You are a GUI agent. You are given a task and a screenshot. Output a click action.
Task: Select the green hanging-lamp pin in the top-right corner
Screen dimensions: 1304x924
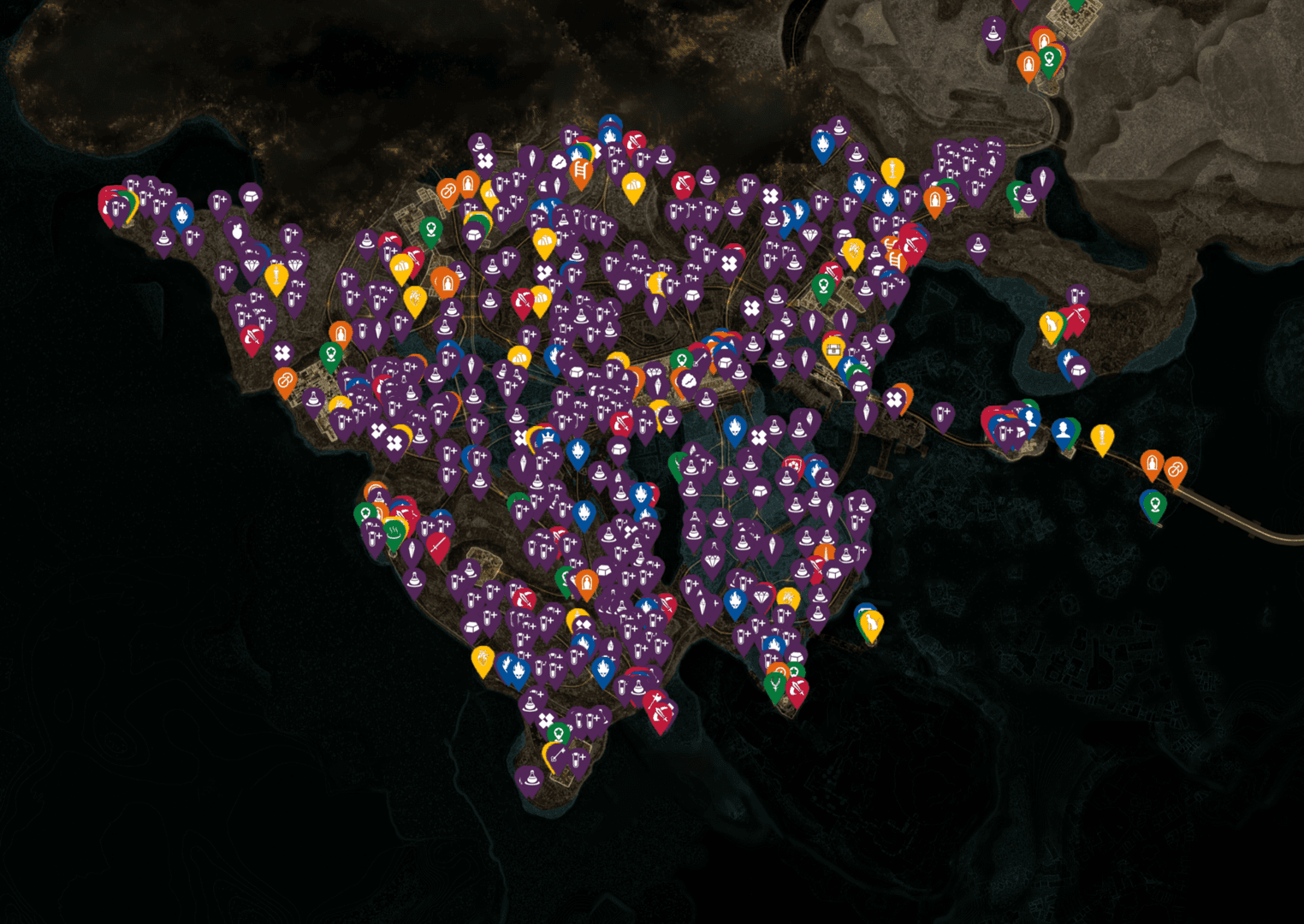tap(1049, 57)
